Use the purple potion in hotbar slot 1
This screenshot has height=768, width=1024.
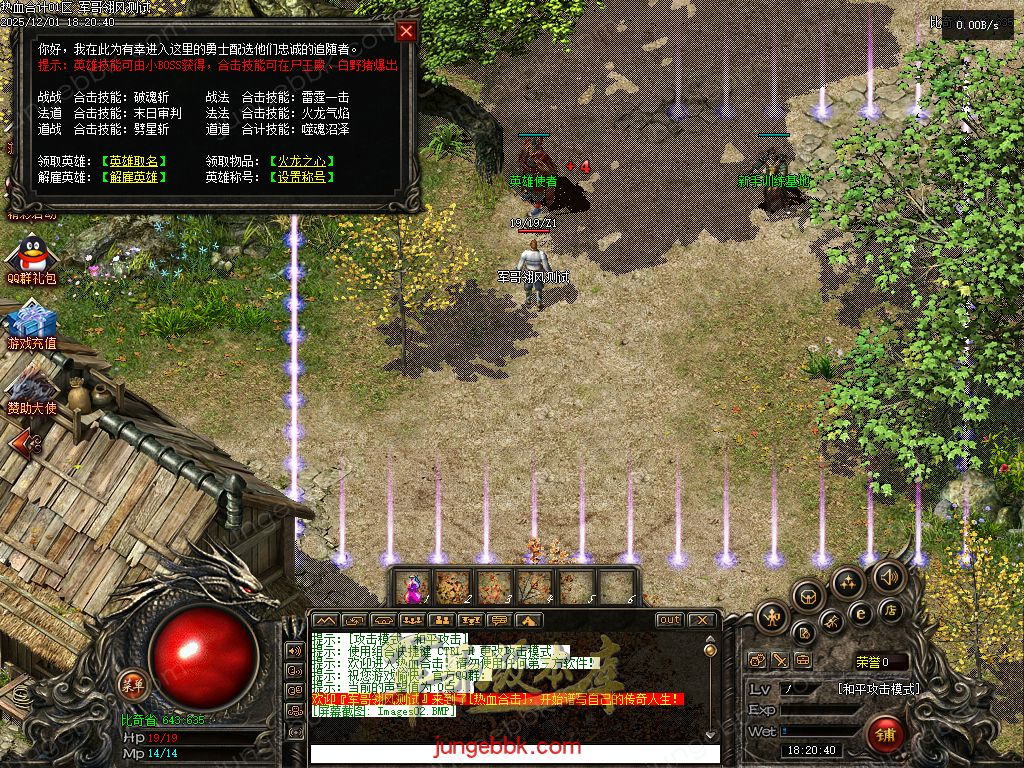tap(412, 587)
